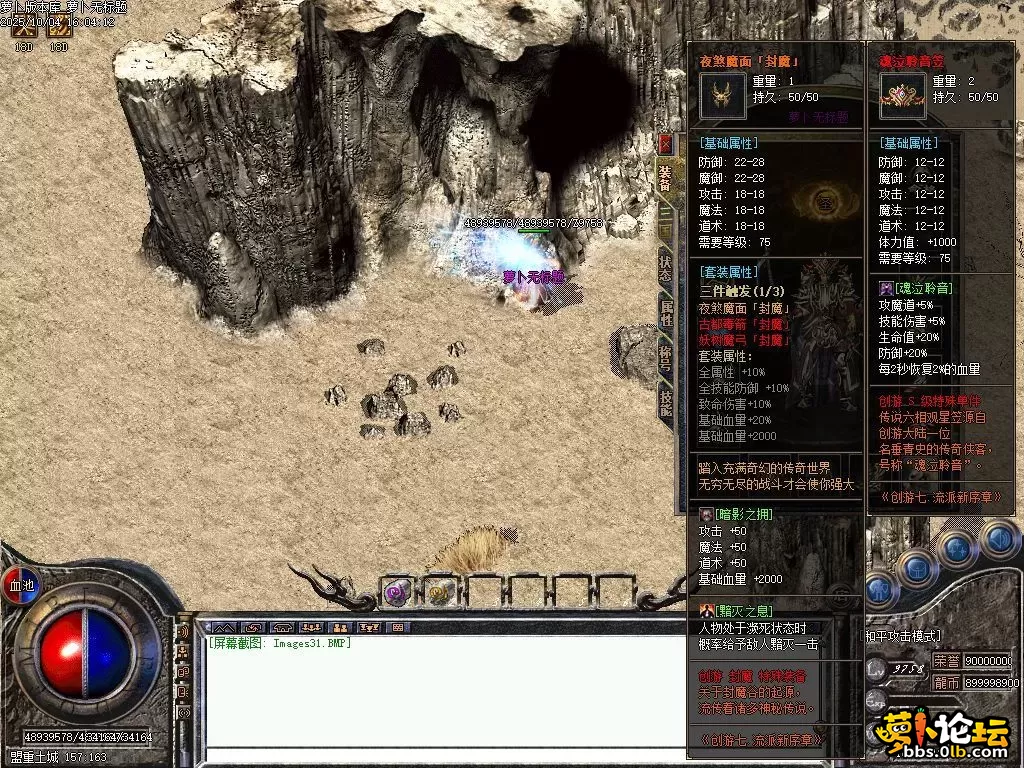Click the grid icon on chat toolbar
This screenshot has height=768, width=1024.
pos(398,627)
